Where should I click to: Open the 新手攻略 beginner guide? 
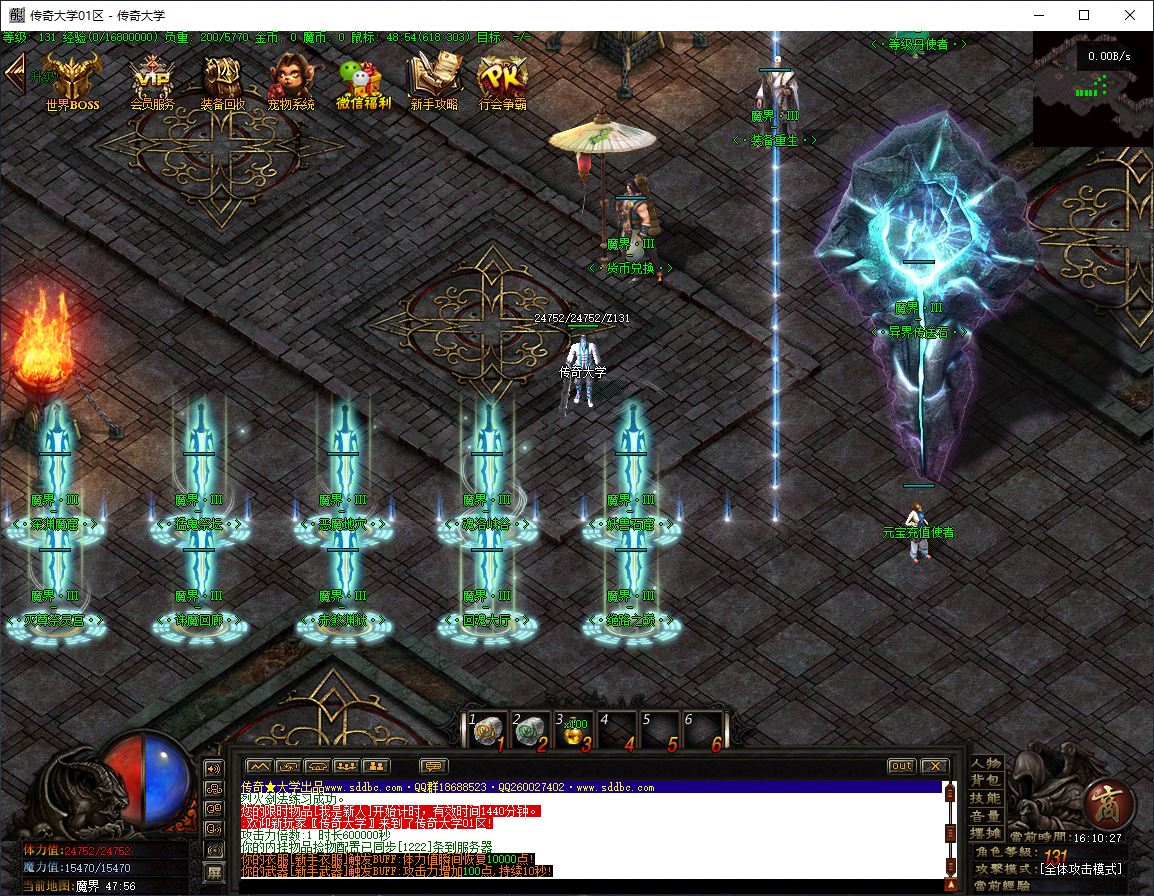[x=434, y=80]
